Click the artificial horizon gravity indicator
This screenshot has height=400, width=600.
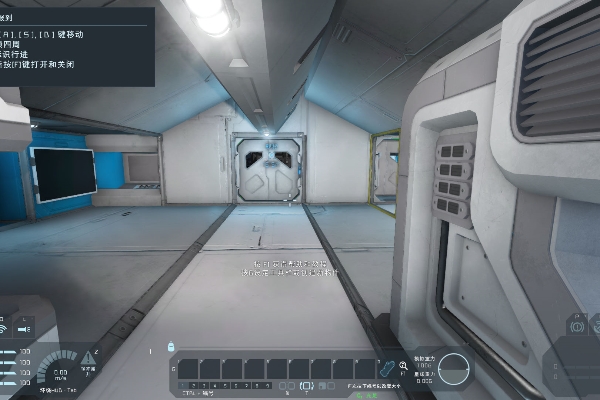pyautogui.click(x=456, y=368)
